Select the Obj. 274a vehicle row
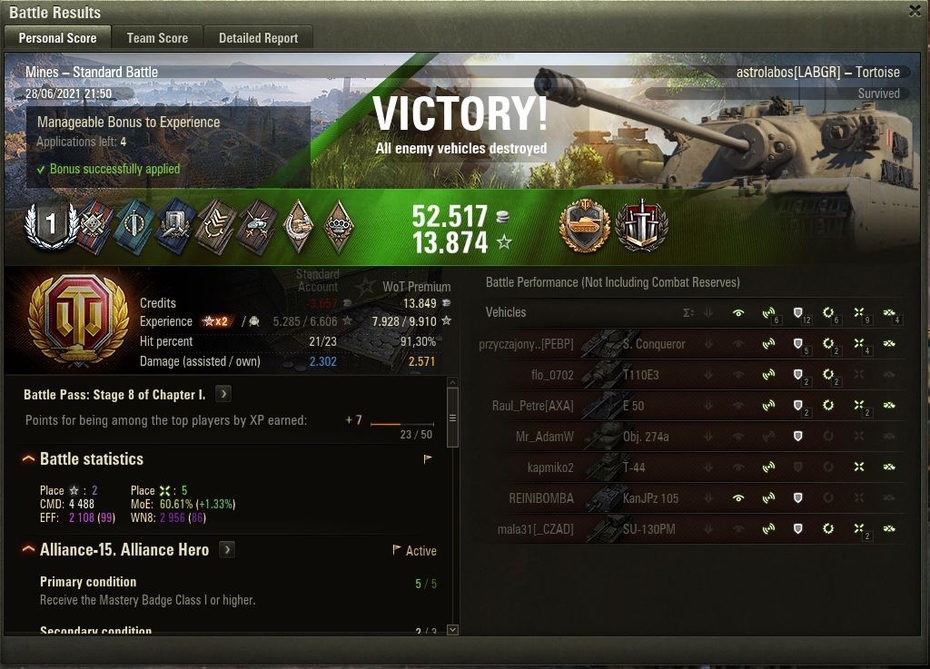Screen dimensions: 930x669 [645, 436]
